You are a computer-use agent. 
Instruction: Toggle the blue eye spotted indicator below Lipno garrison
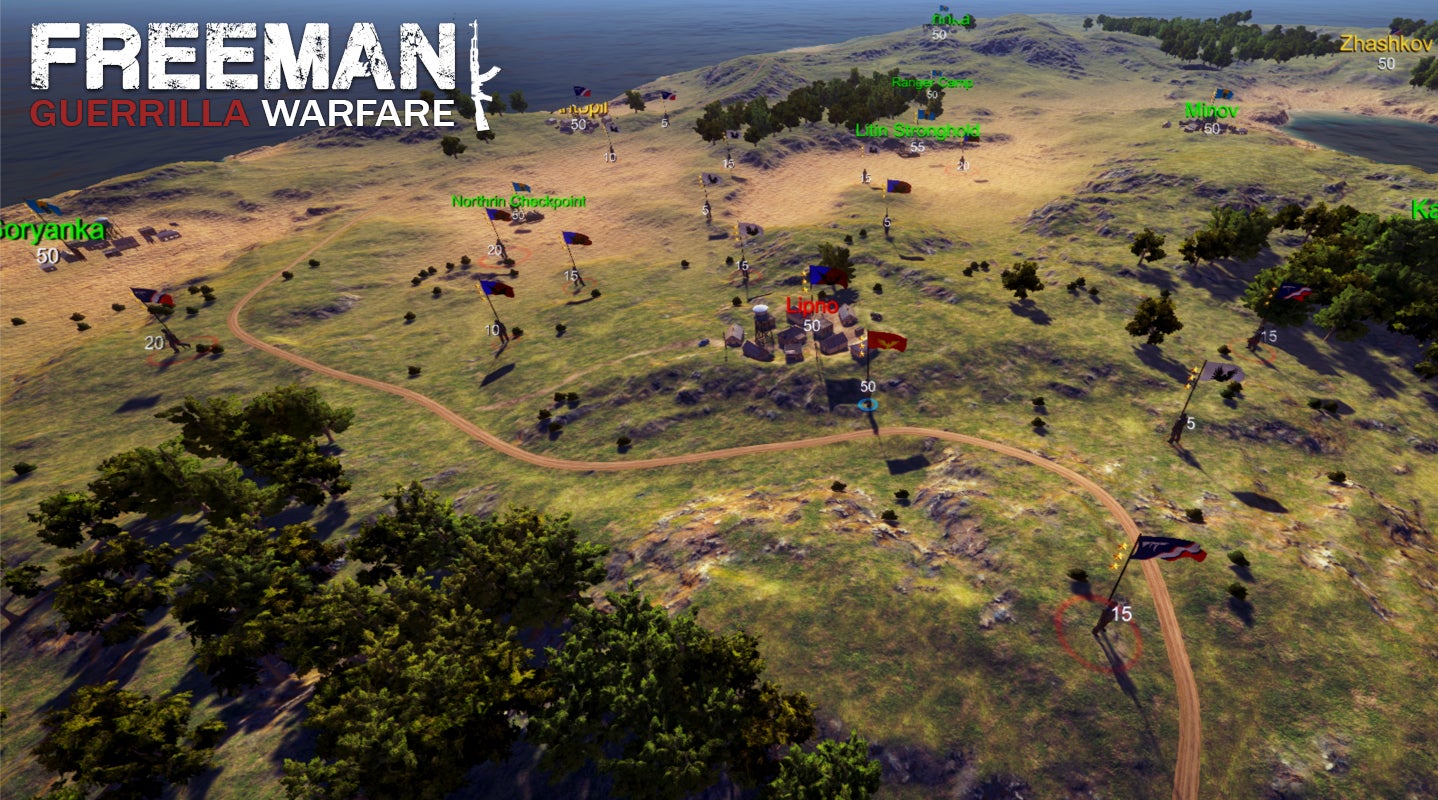coord(868,404)
